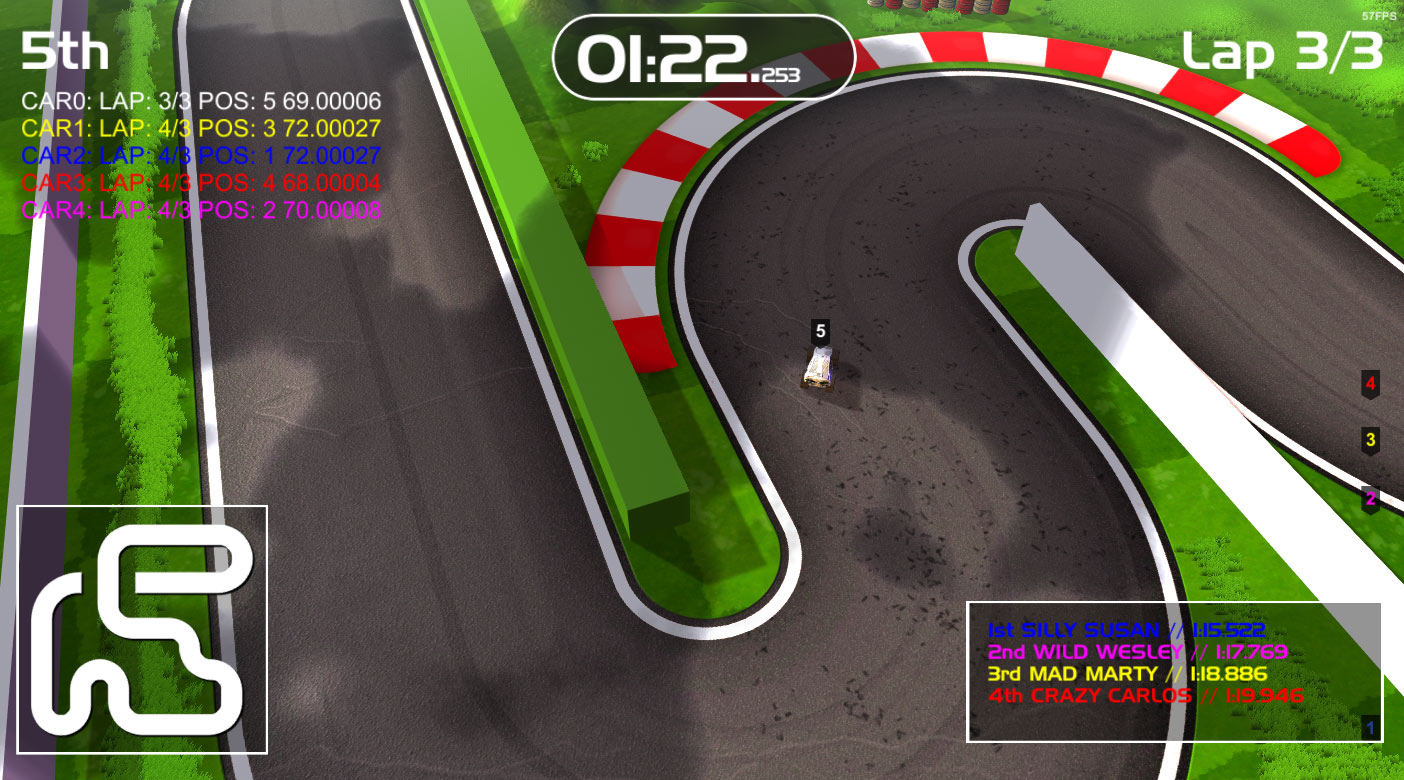This screenshot has width=1404, height=780.
Task: Select the number 5 player car marker
Action: pos(821,331)
